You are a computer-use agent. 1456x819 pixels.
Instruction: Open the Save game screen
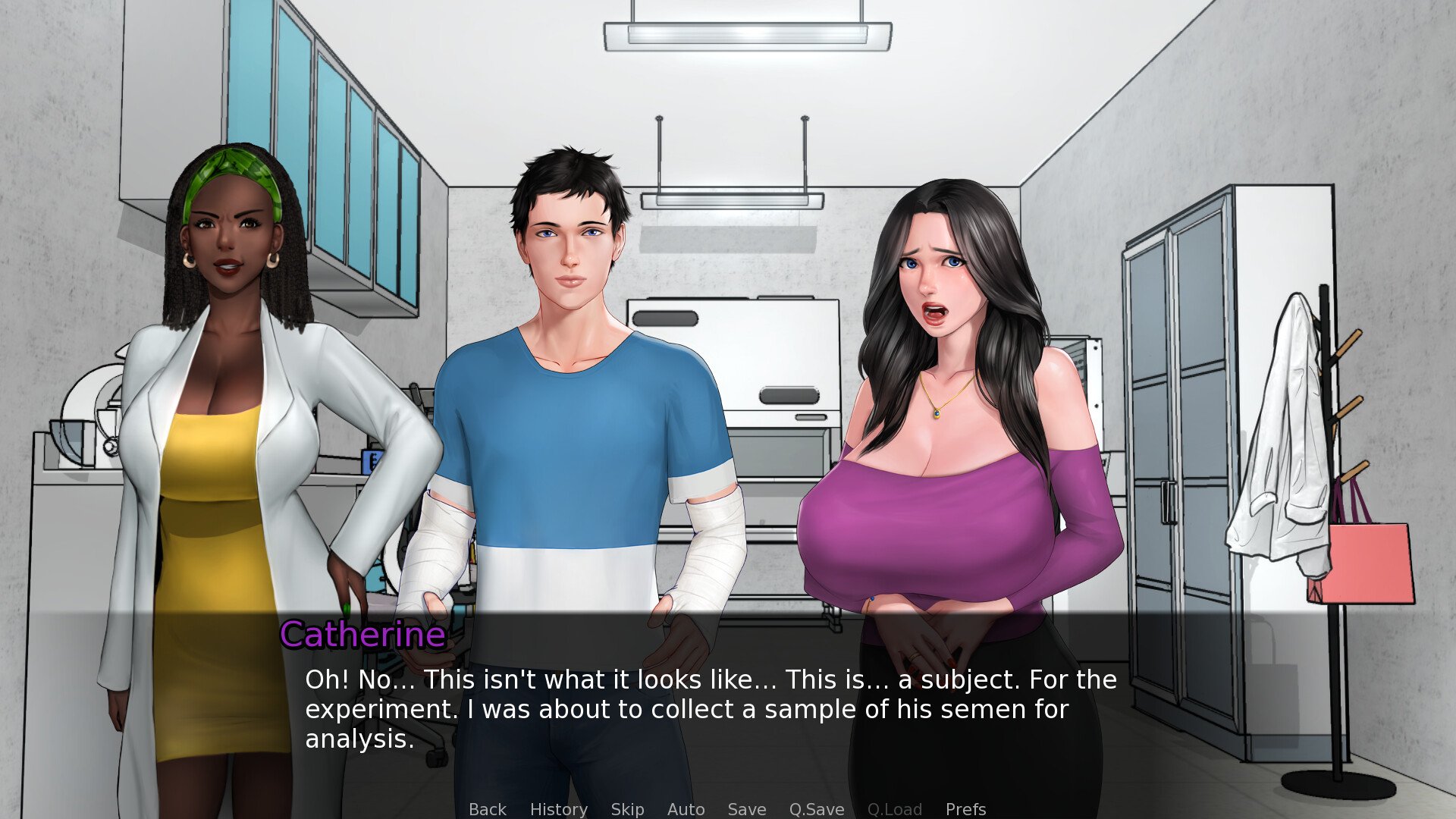pyautogui.click(x=746, y=809)
